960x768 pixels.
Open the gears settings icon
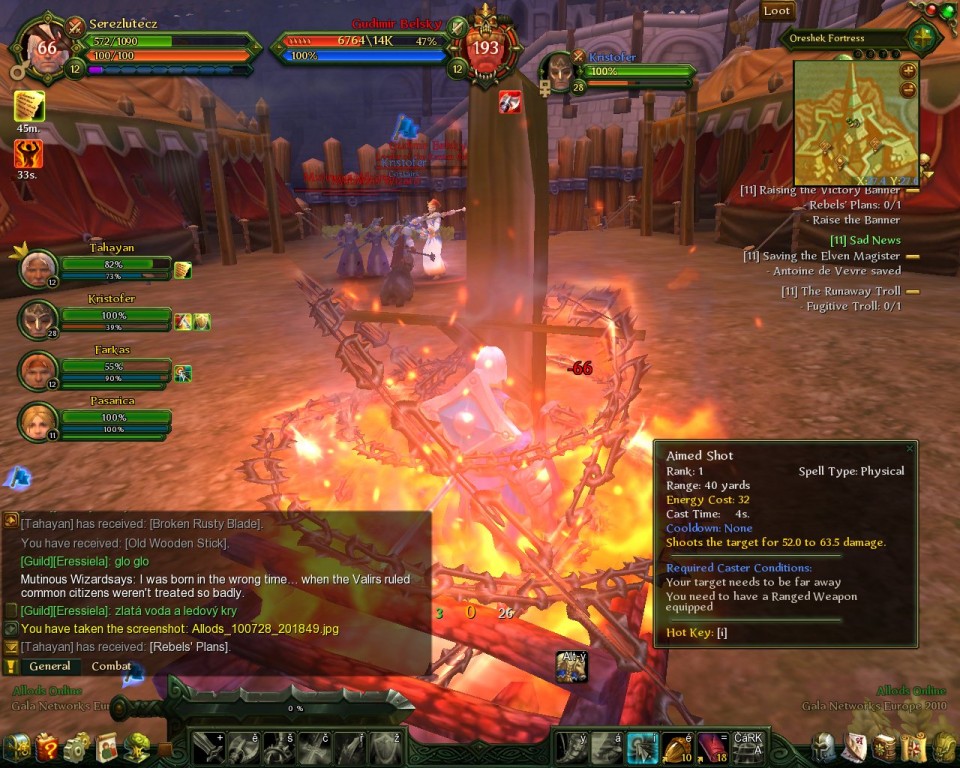[x=76, y=747]
